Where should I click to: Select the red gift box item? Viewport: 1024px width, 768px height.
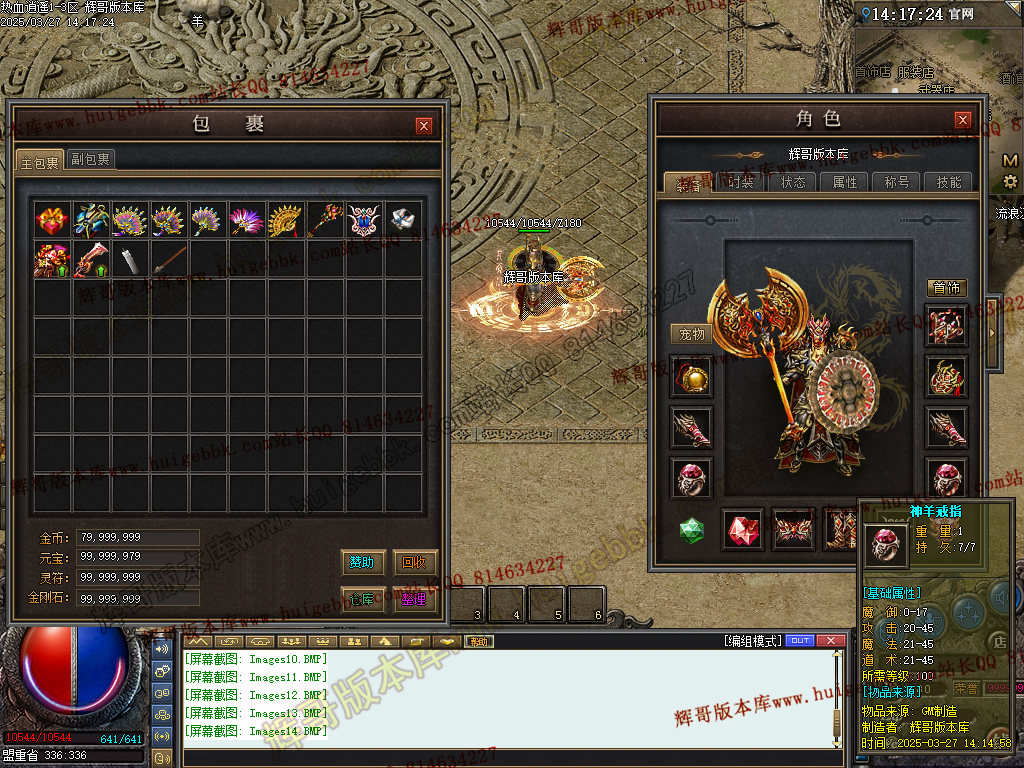click(50, 220)
